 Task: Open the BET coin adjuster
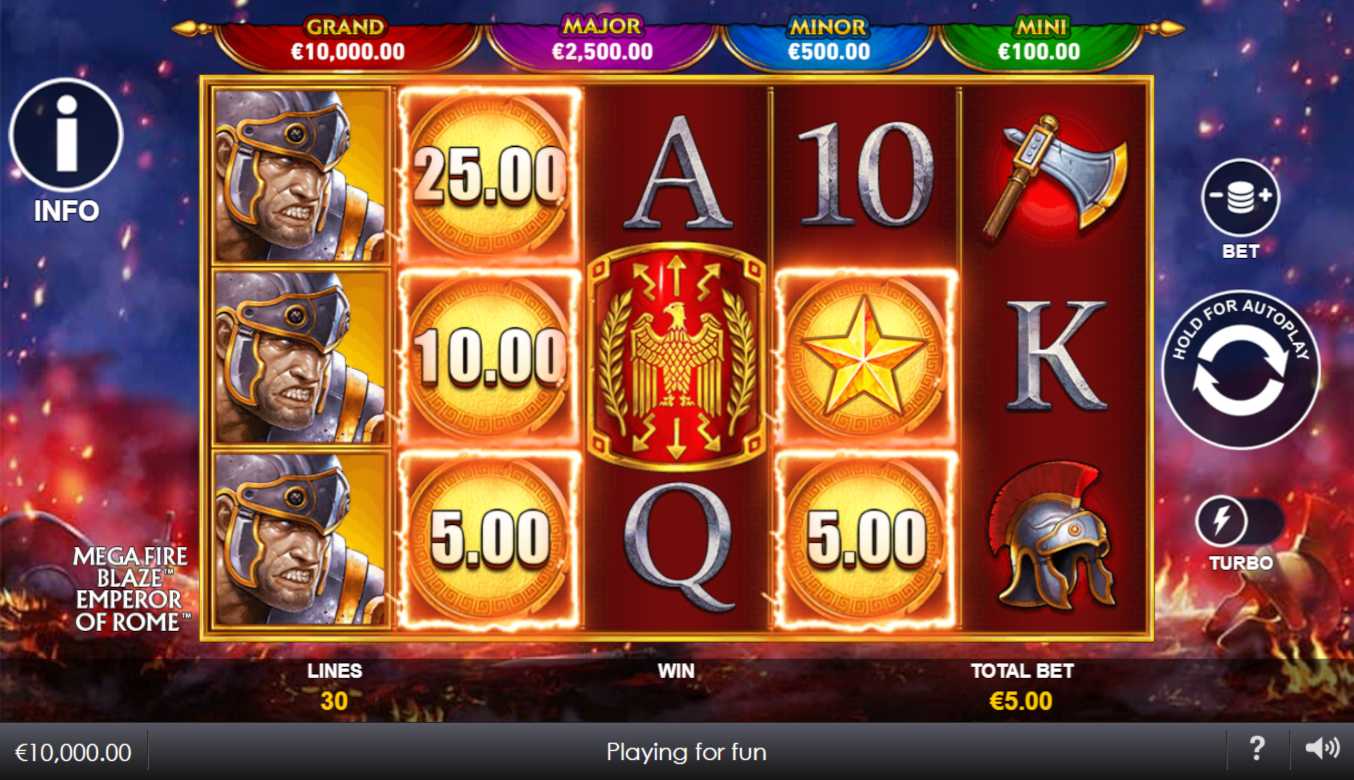pyautogui.click(x=1240, y=198)
